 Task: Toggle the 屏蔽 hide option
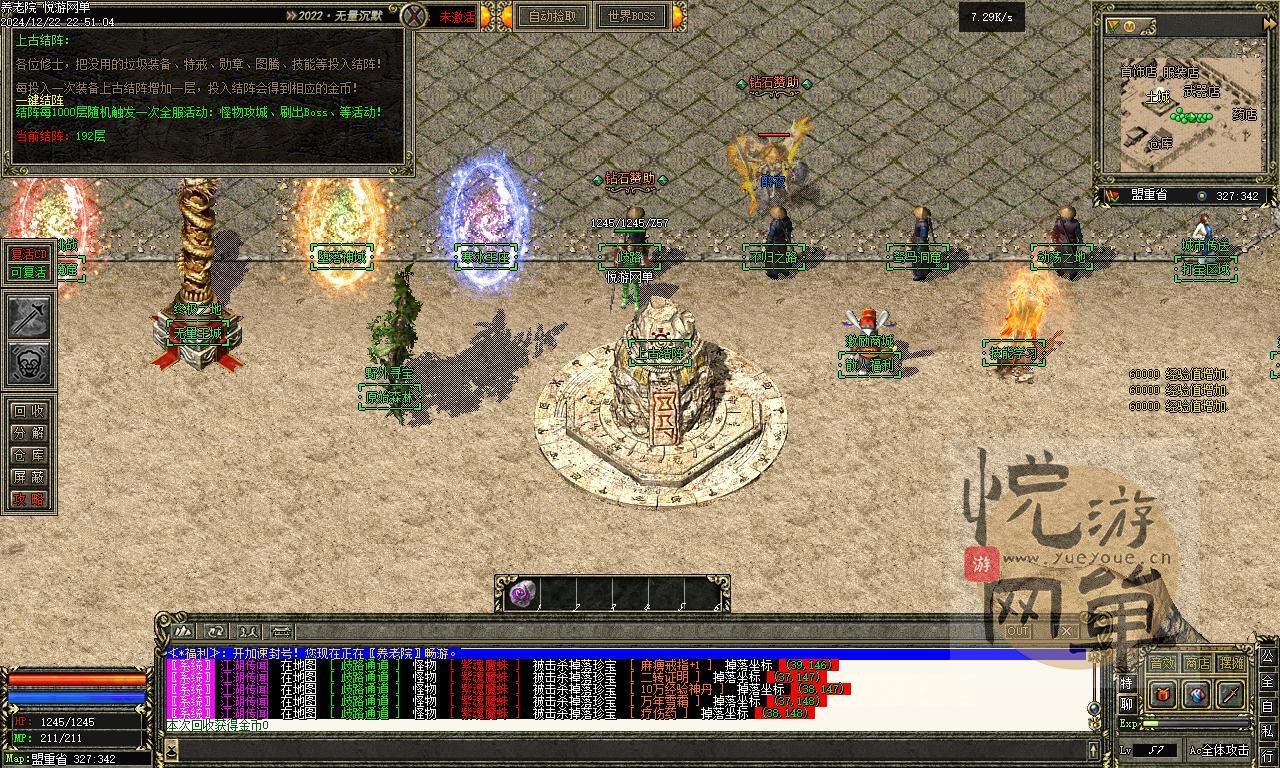[x=29, y=477]
